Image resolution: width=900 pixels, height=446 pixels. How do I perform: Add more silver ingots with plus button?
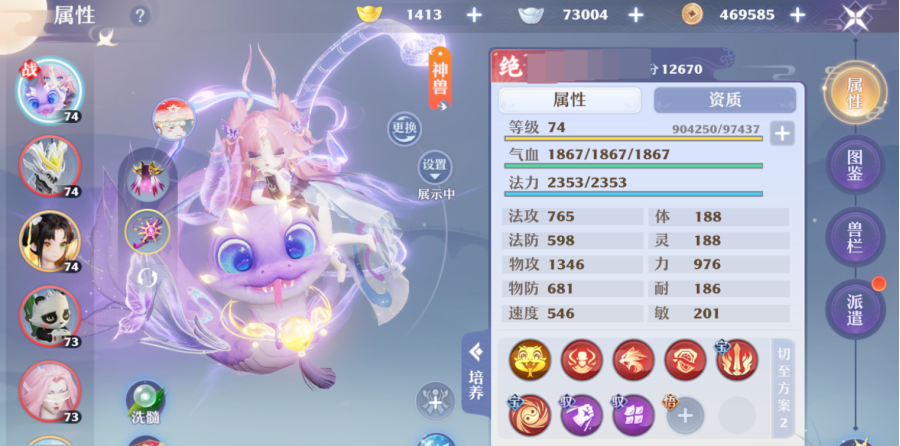pos(636,15)
